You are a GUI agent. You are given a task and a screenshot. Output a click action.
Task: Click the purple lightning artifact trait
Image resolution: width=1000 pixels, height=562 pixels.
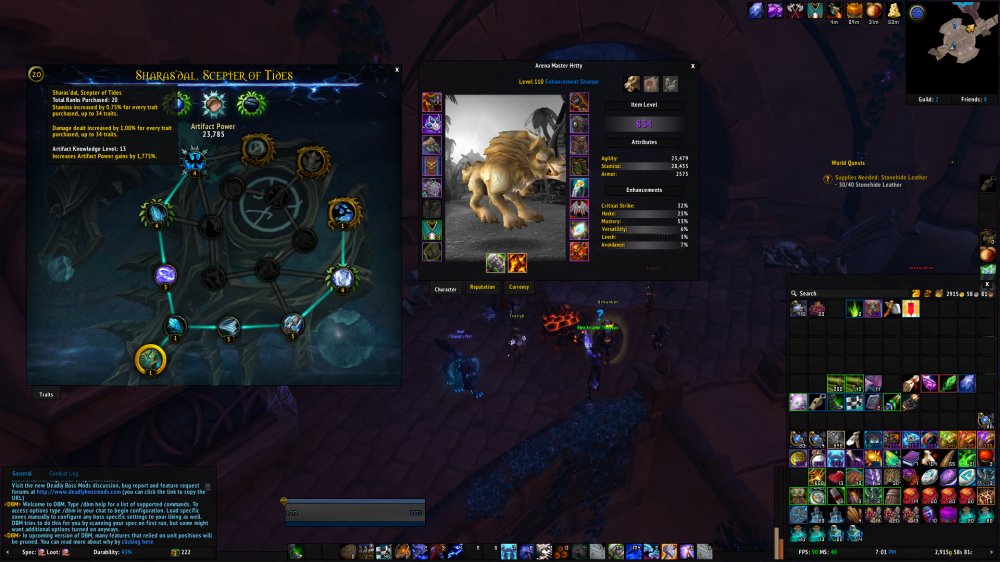coord(166,275)
